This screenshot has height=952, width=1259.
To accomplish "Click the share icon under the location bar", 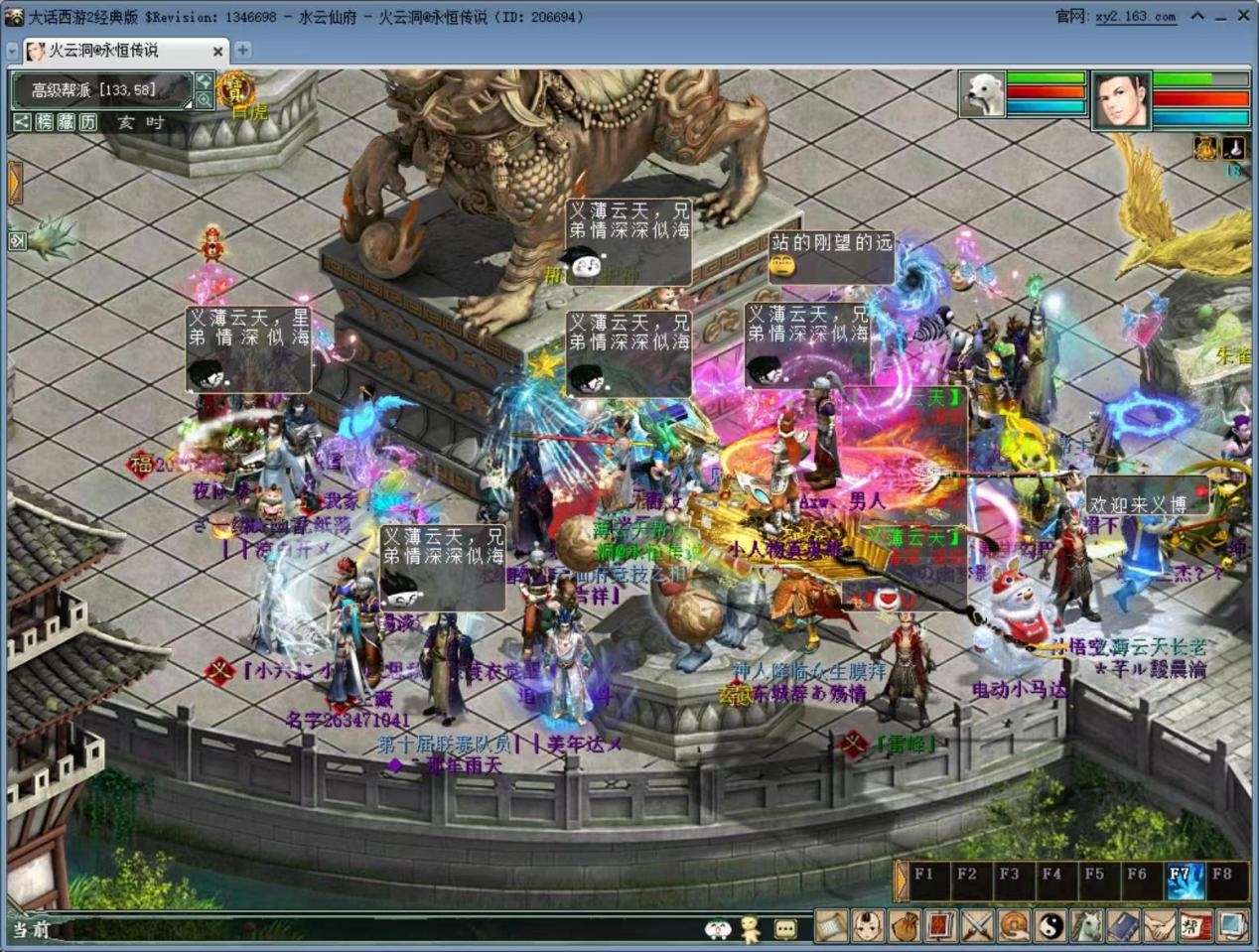I will [x=22, y=122].
